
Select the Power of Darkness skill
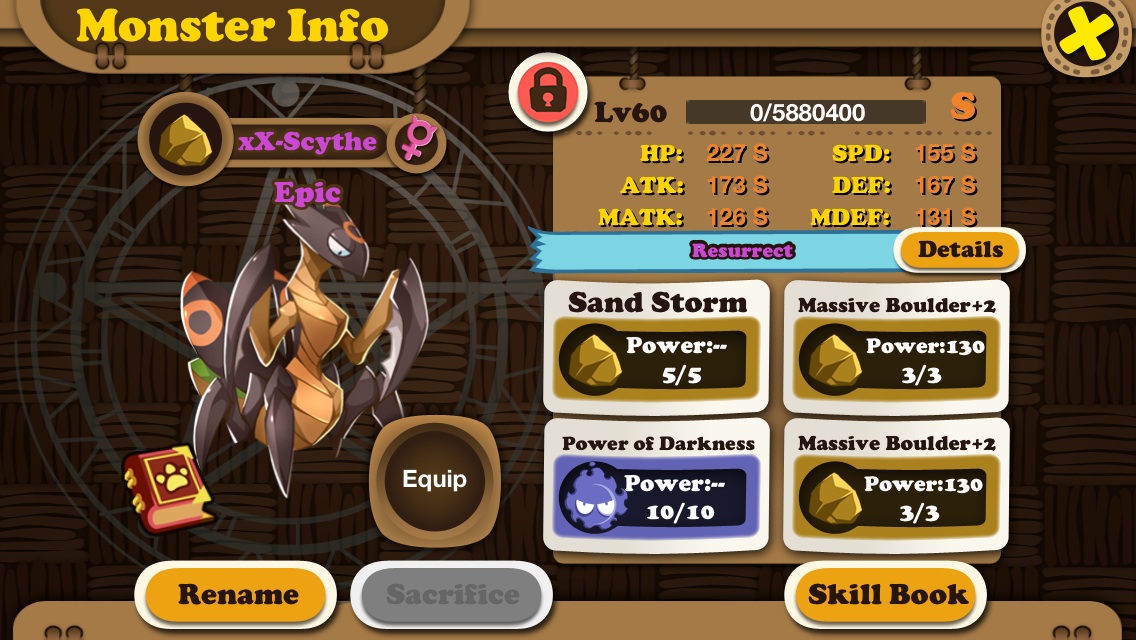tap(657, 486)
